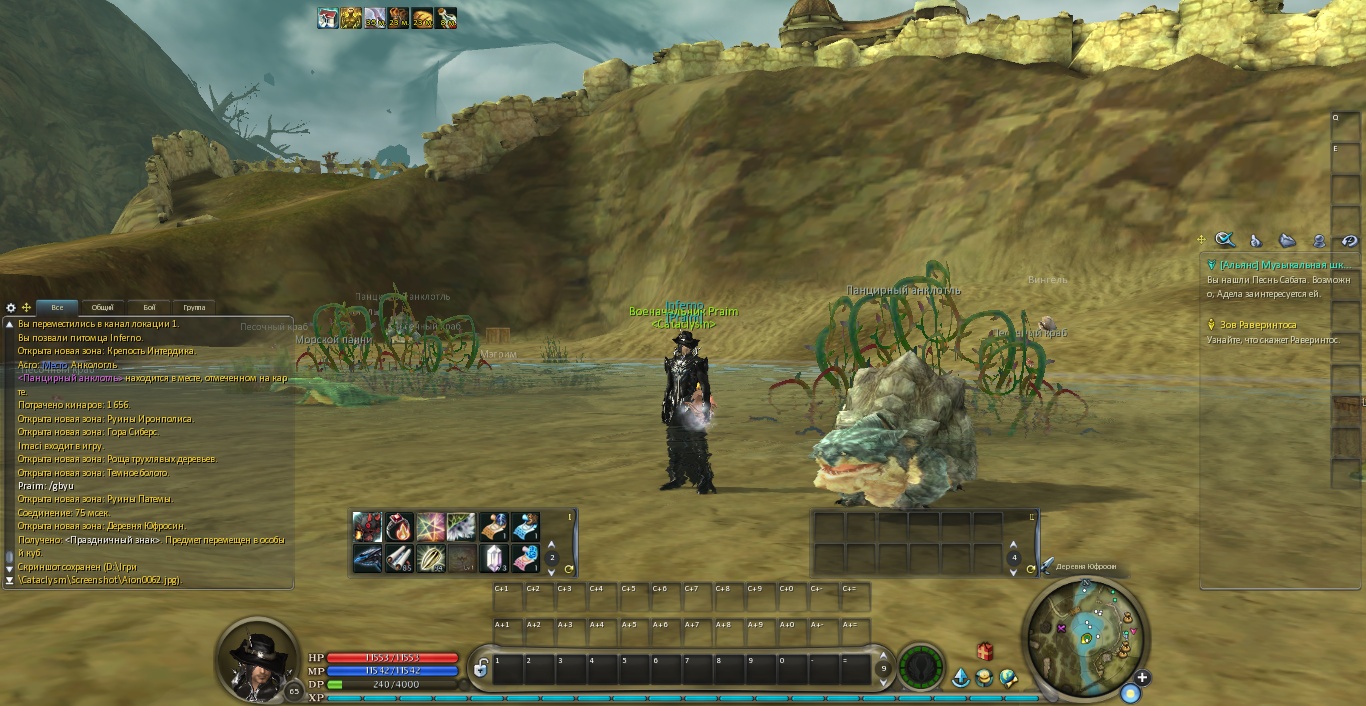Screen dimensions: 1366x706
Task: Activate the glowing seed item slot
Action: pos(431,558)
